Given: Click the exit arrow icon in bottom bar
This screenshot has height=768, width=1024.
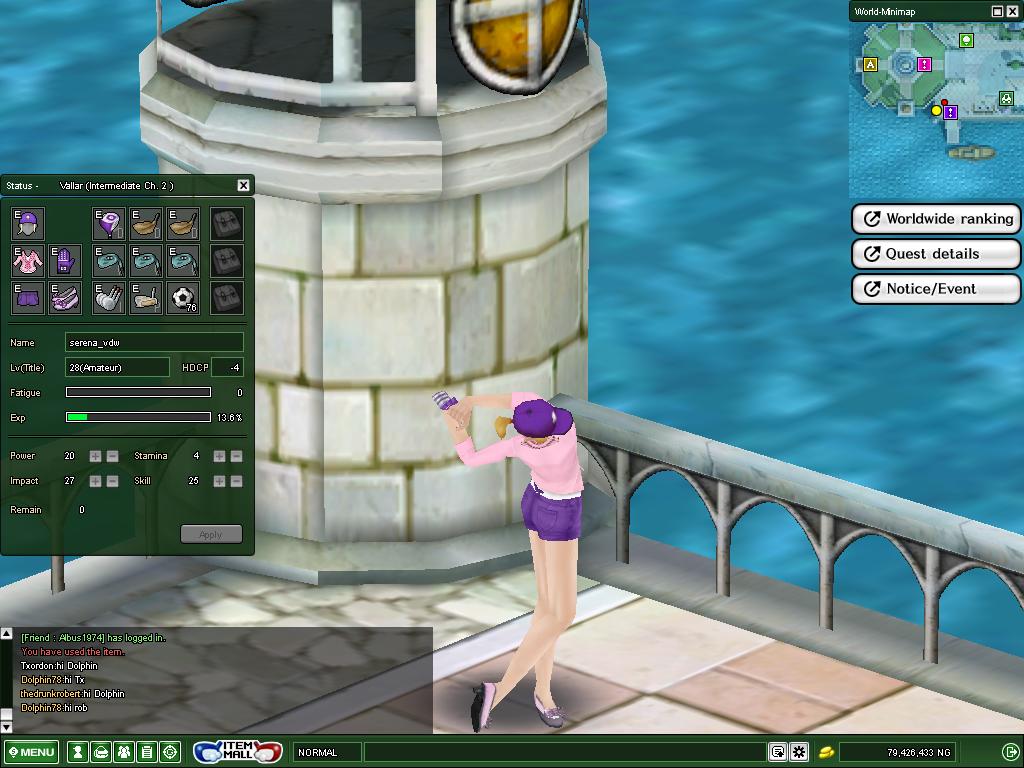Looking at the screenshot, I should [x=1010, y=752].
